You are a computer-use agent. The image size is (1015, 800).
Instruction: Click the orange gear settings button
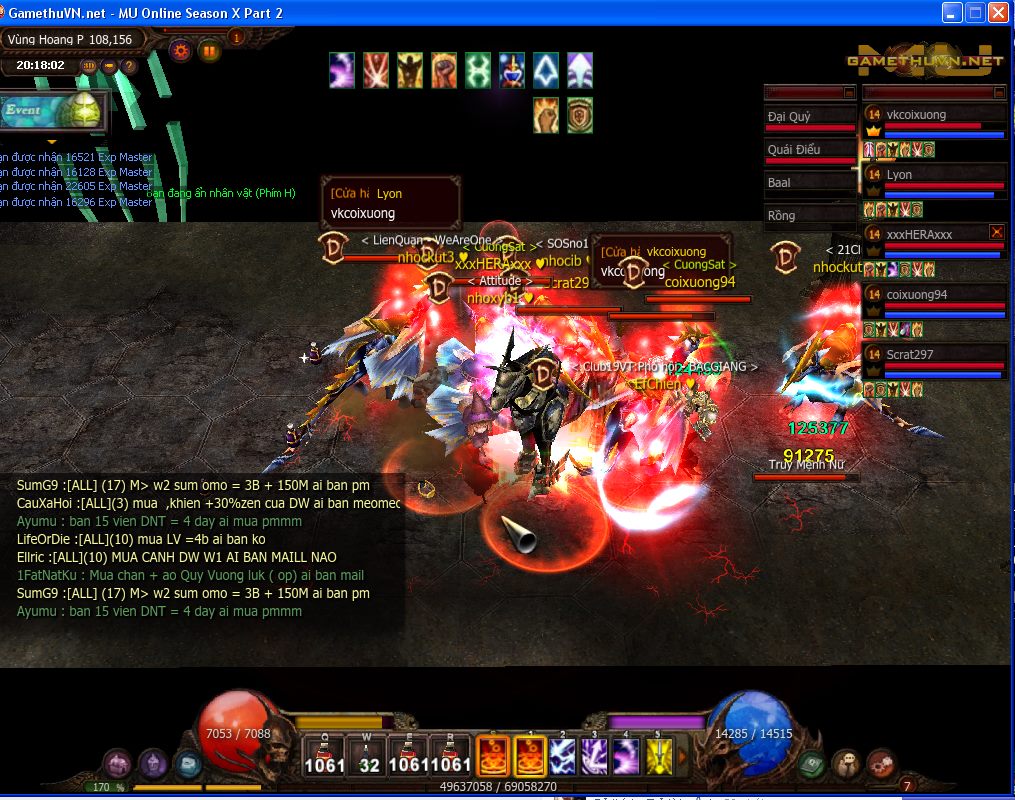(x=181, y=49)
